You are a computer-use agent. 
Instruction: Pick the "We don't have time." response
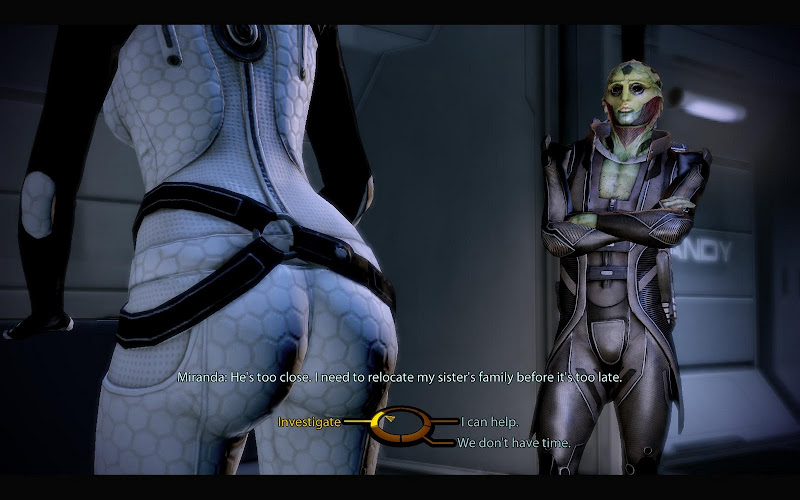[513, 443]
